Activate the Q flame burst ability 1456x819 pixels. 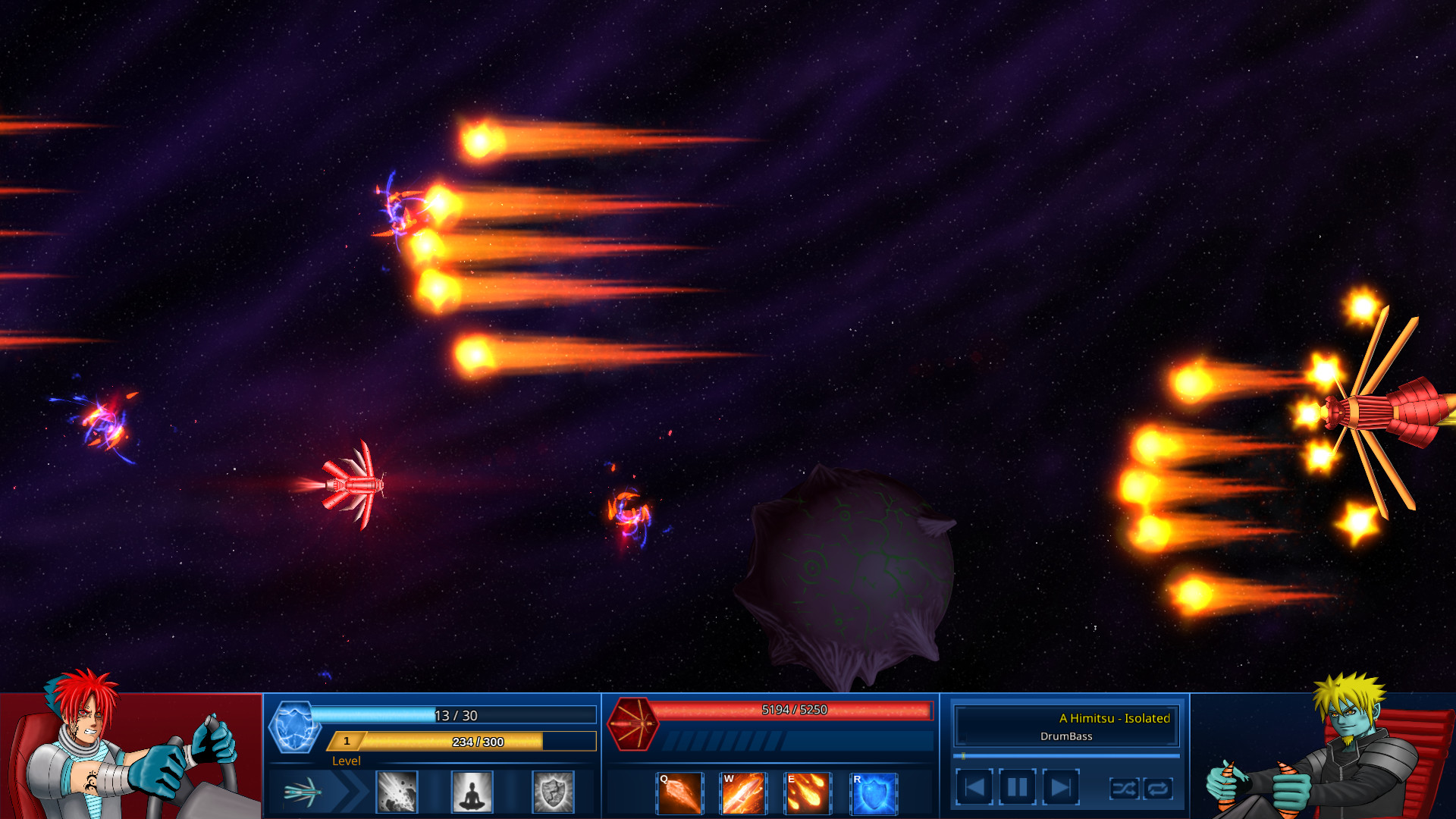click(680, 792)
